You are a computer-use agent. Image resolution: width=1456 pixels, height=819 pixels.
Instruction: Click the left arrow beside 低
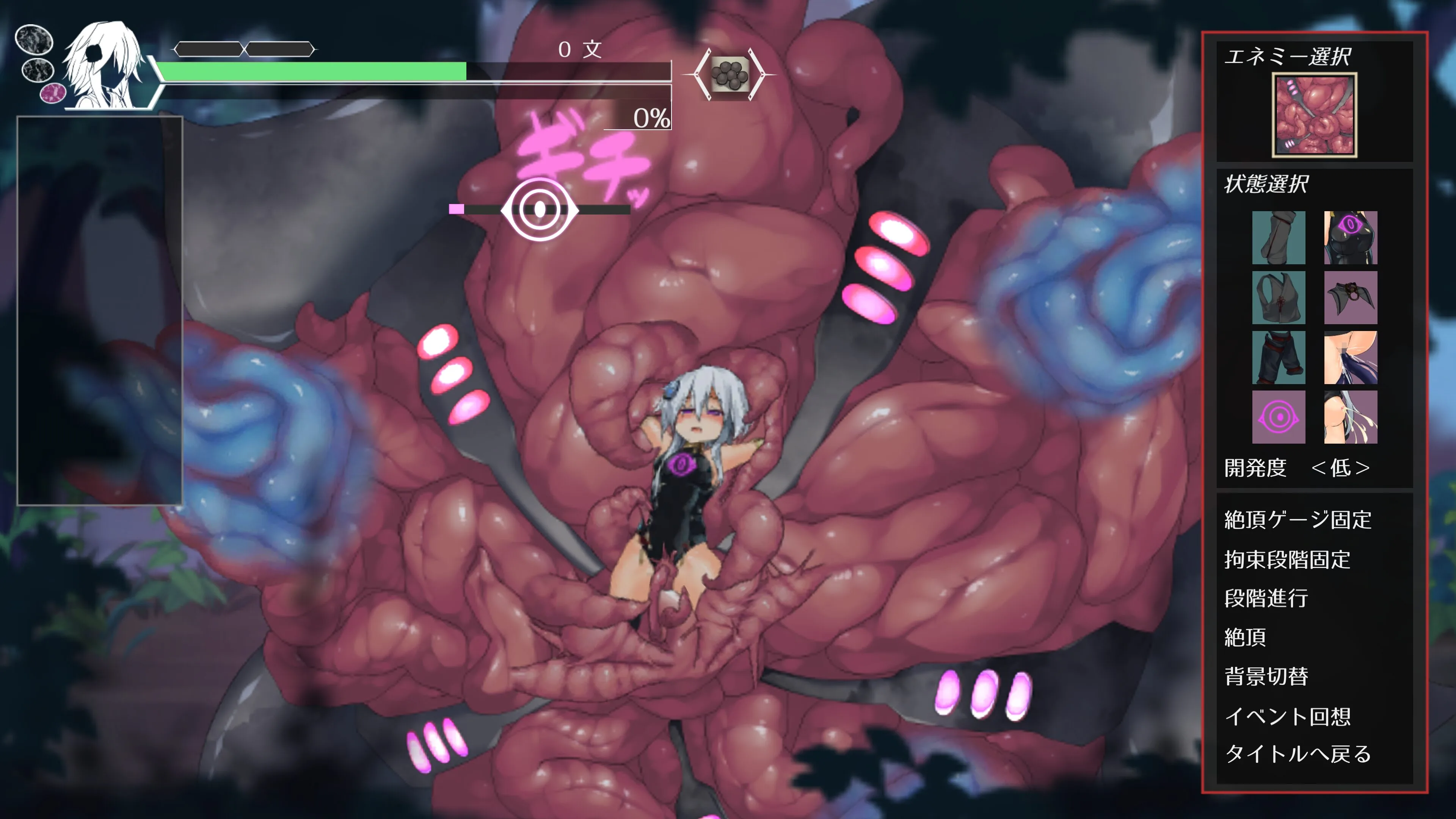point(1319,468)
